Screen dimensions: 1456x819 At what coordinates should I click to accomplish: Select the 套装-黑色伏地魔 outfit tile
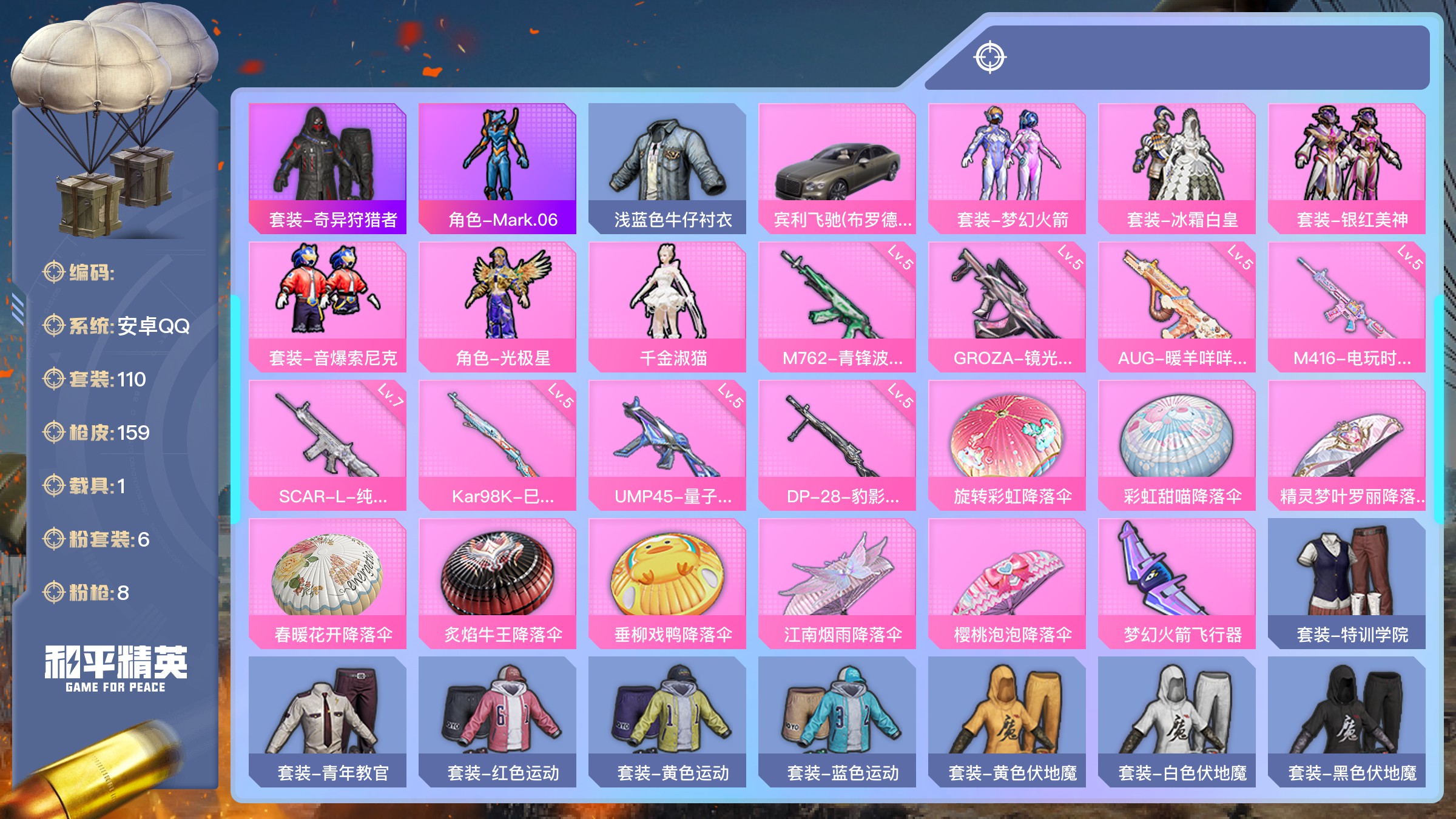[x=1347, y=721]
